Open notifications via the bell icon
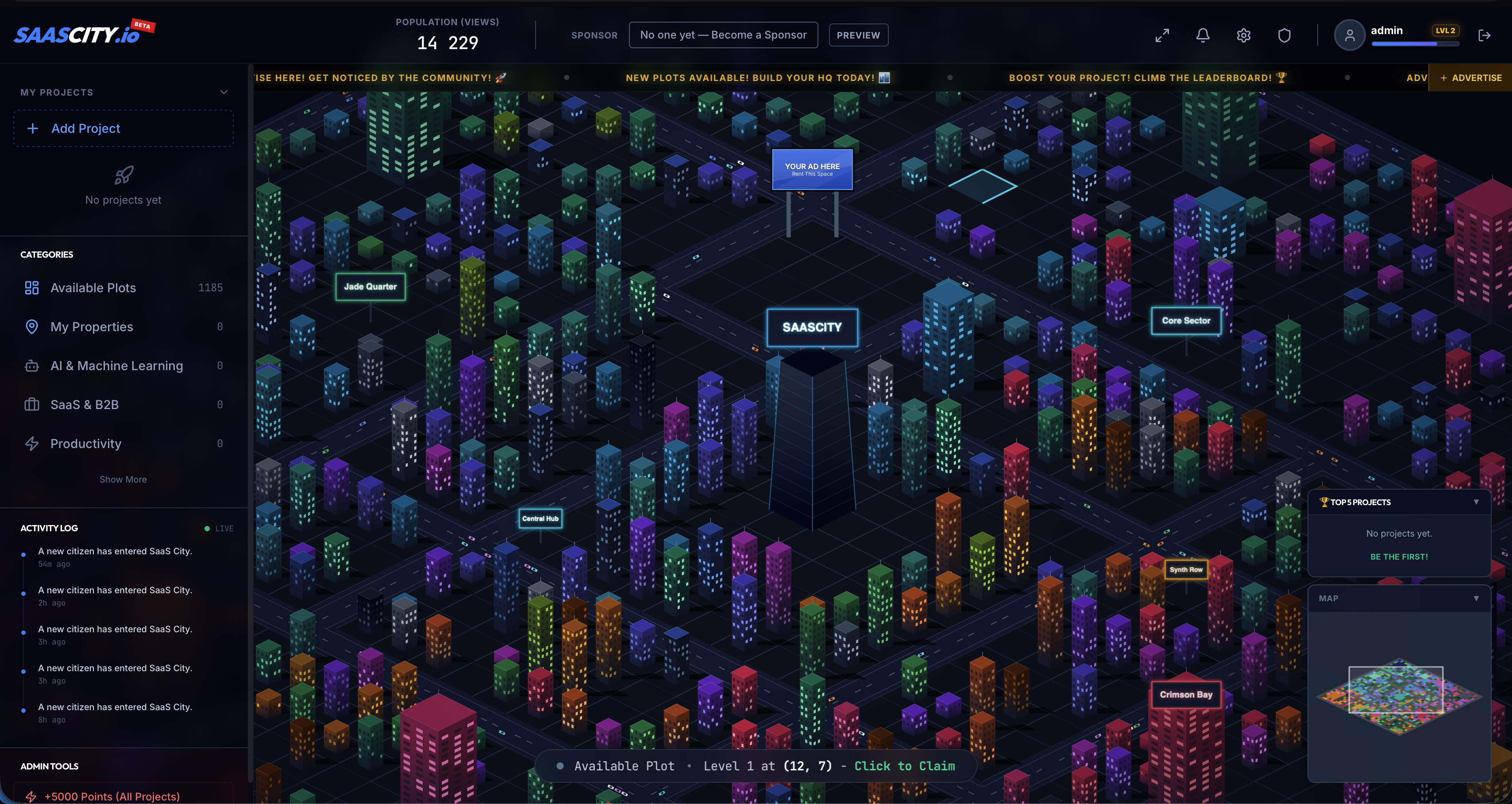Image resolution: width=1512 pixels, height=804 pixels. coord(1202,35)
